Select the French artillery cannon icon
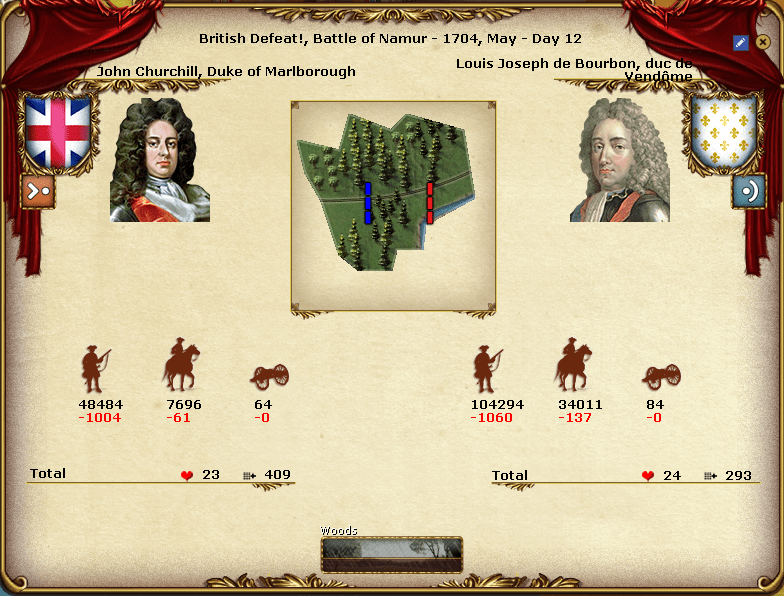This screenshot has height=596, width=784. pyautogui.click(x=660, y=375)
